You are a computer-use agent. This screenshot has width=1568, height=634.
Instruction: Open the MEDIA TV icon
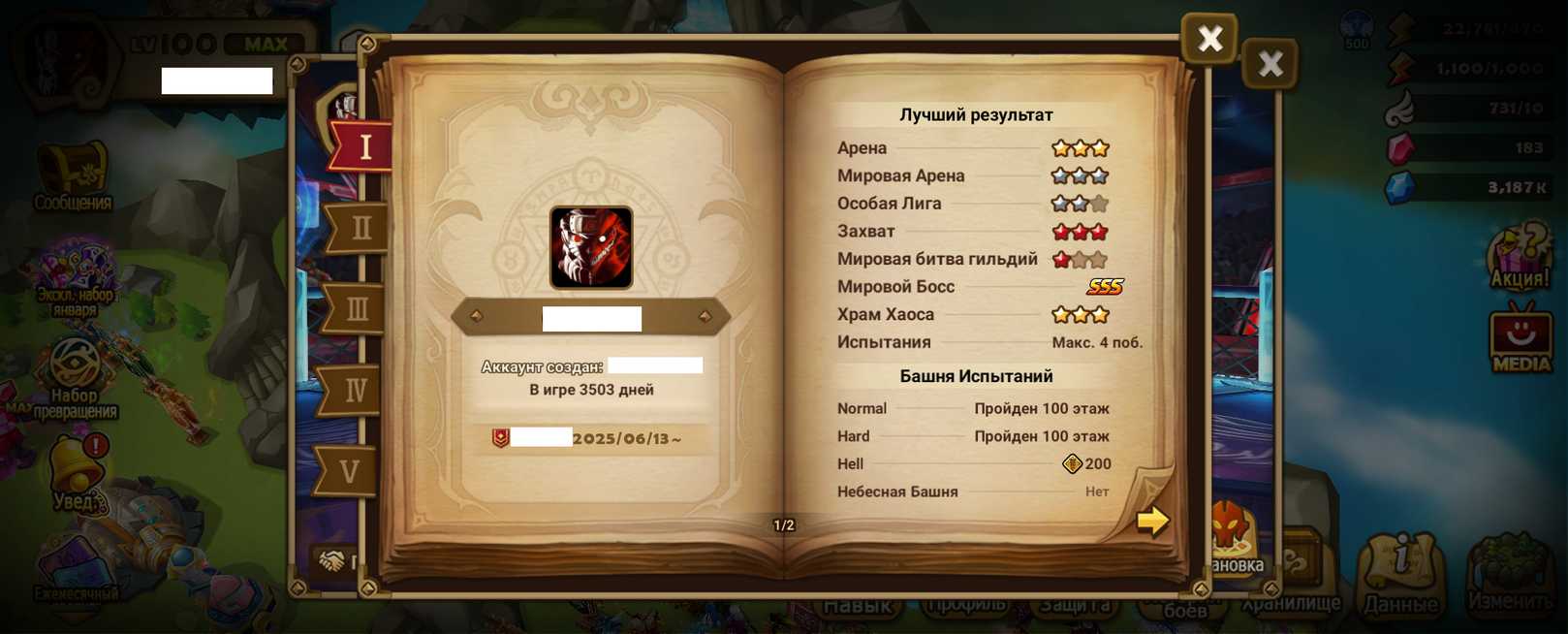1521,338
